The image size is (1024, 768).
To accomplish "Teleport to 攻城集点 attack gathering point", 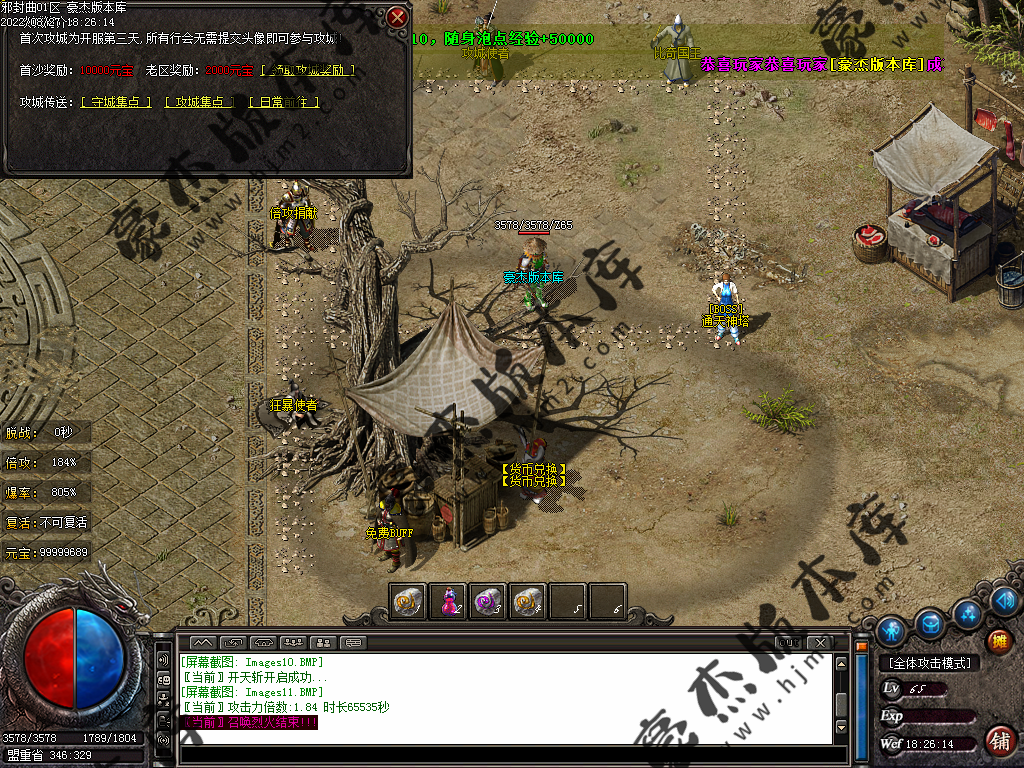I will click(198, 102).
